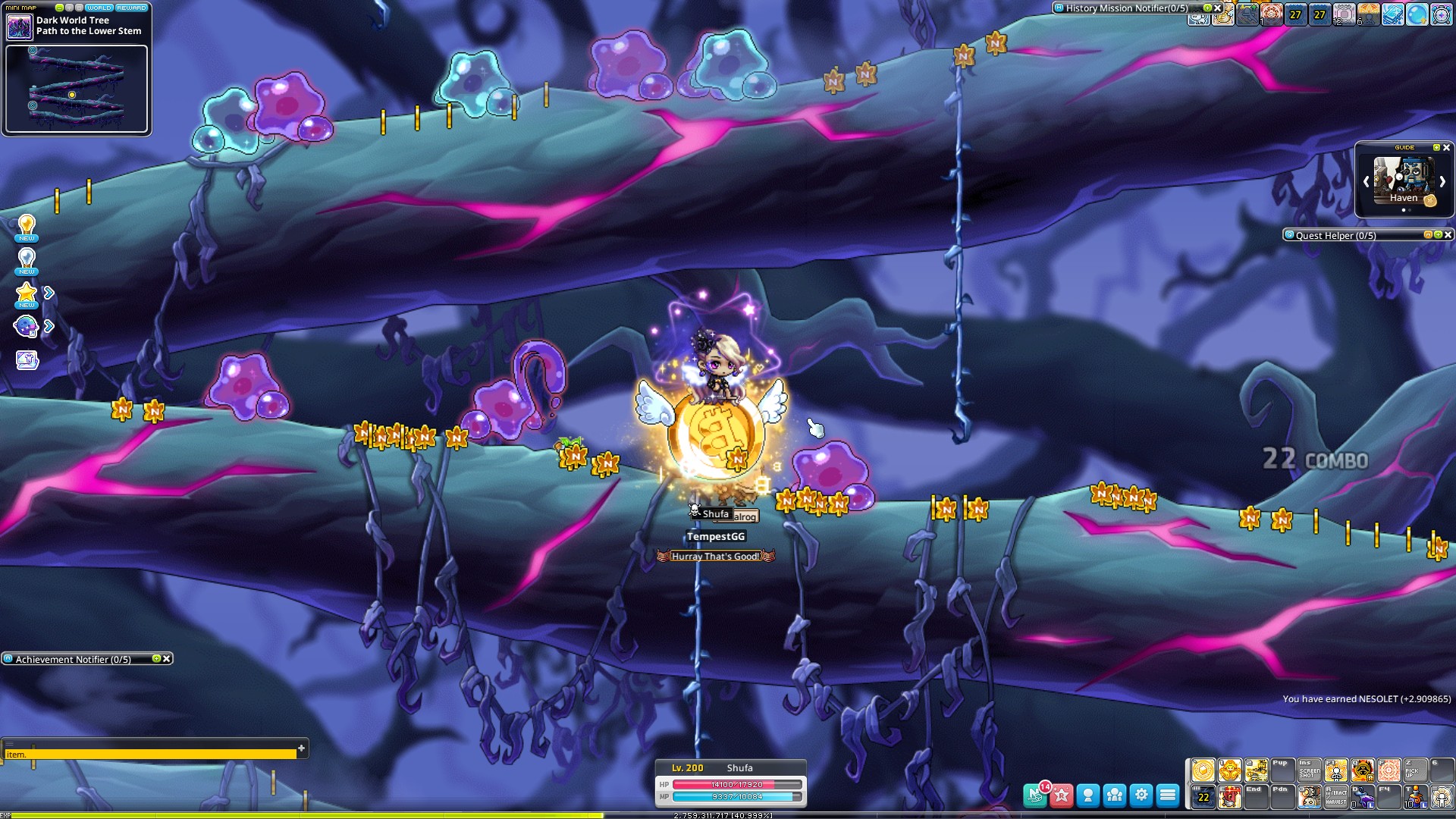Open the character info silhouette button
The image size is (1456, 819).
[x=1088, y=795]
